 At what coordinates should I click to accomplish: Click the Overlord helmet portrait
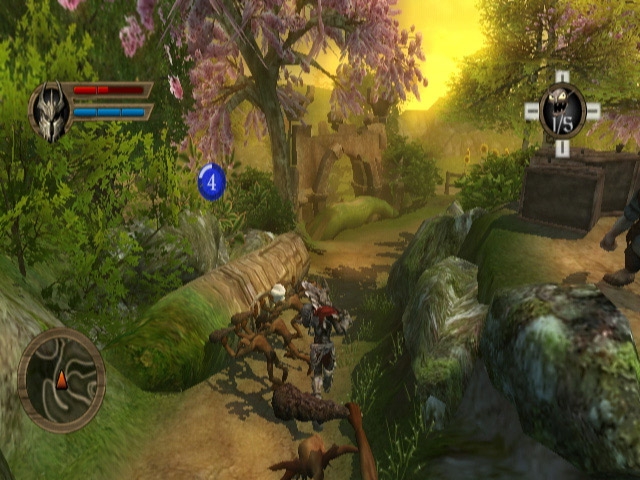coord(49,110)
